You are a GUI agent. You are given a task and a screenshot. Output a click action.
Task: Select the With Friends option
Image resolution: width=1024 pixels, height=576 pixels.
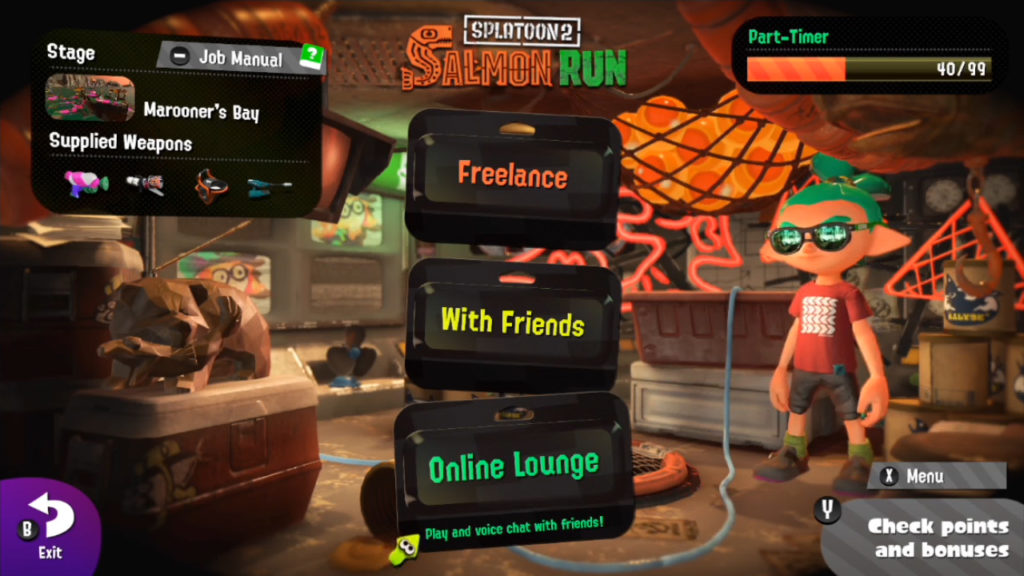[512, 322]
